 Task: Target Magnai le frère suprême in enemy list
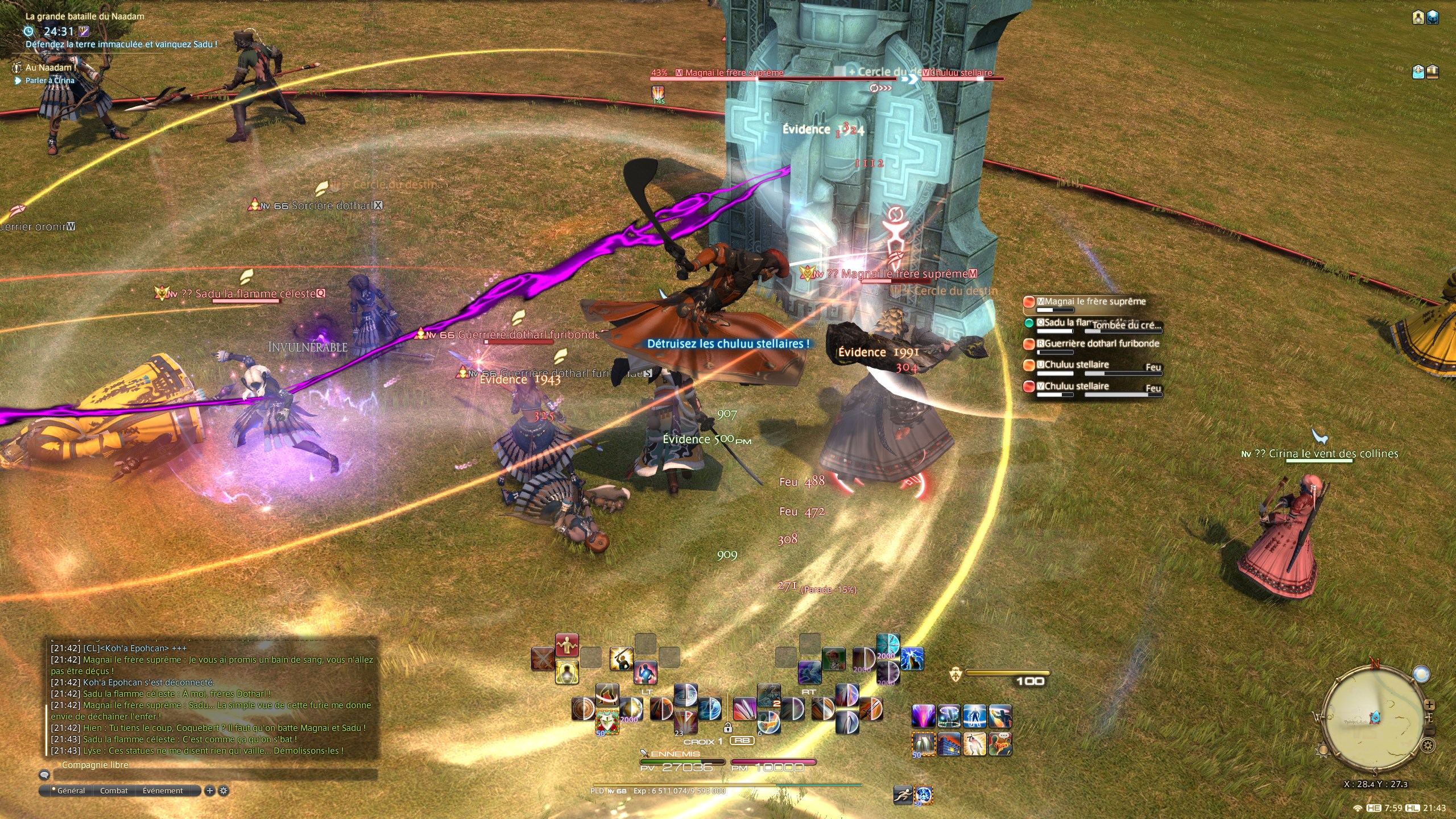(x=1091, y=302)
